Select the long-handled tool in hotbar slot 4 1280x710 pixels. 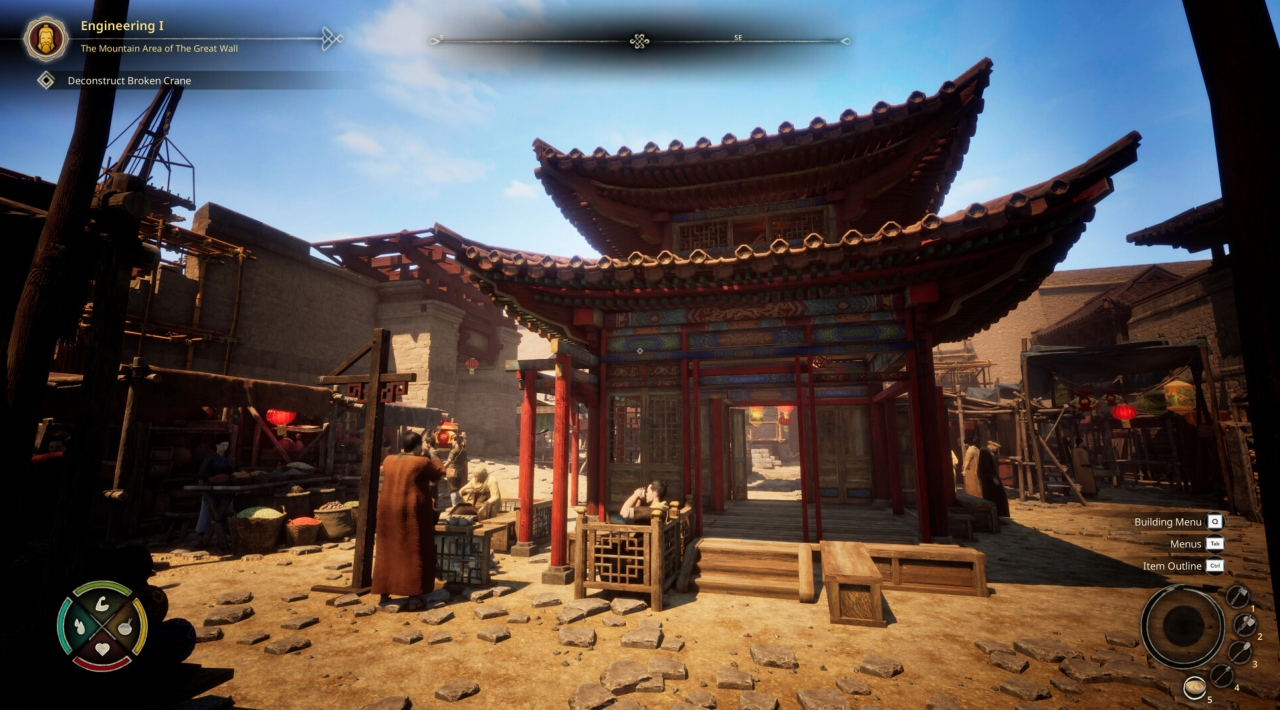(x=1222, y=675)
